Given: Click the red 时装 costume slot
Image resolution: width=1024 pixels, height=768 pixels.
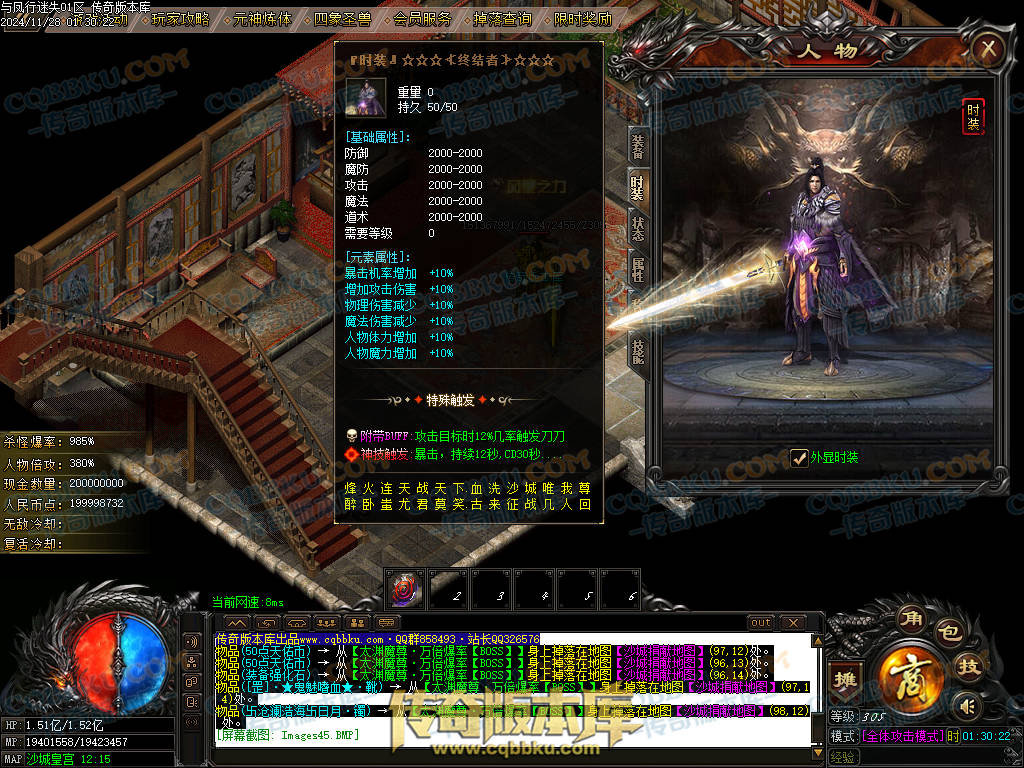Looking at the screenshot, I should (x=972, y=116).
